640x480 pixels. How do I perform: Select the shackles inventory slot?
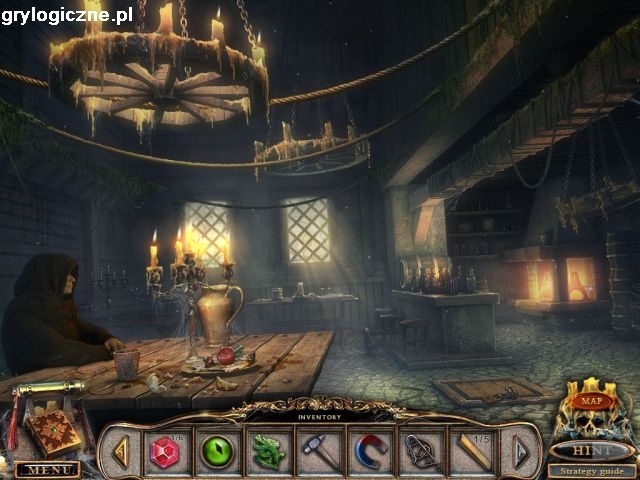[421, 452]
